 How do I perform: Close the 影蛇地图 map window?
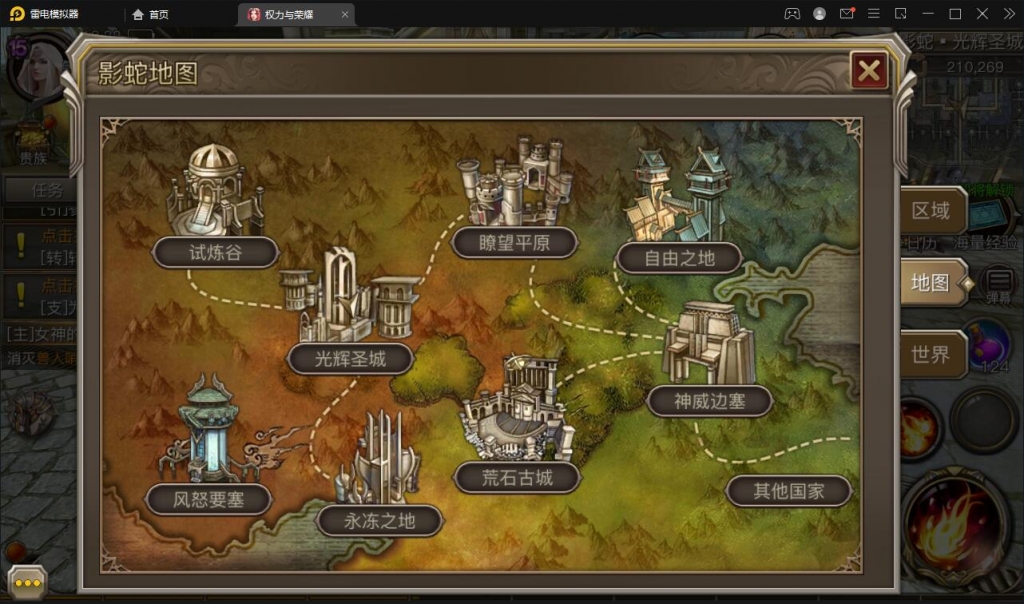(869, 70)
